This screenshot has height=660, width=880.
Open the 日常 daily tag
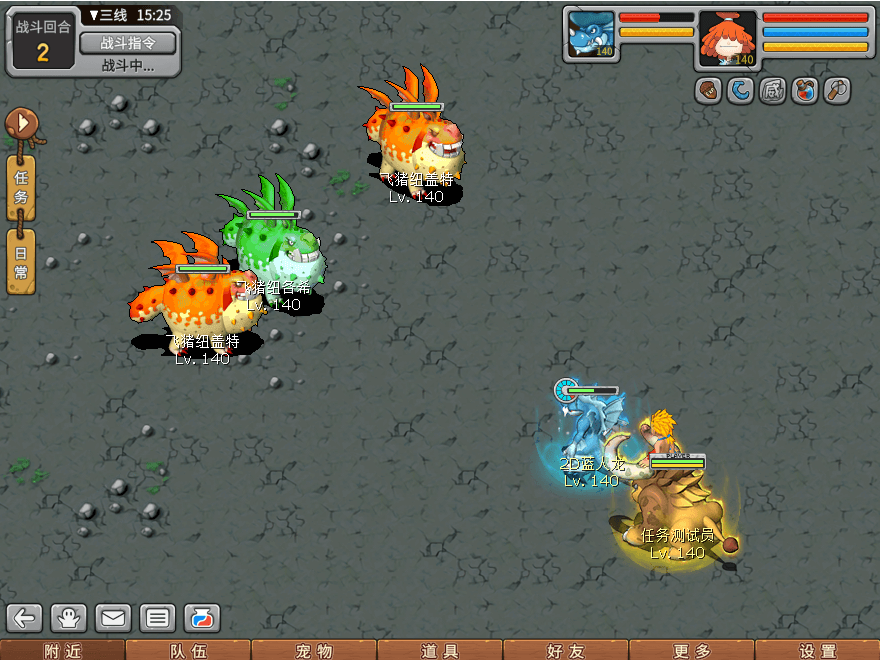pyautogui.click(x=21, y=261)
